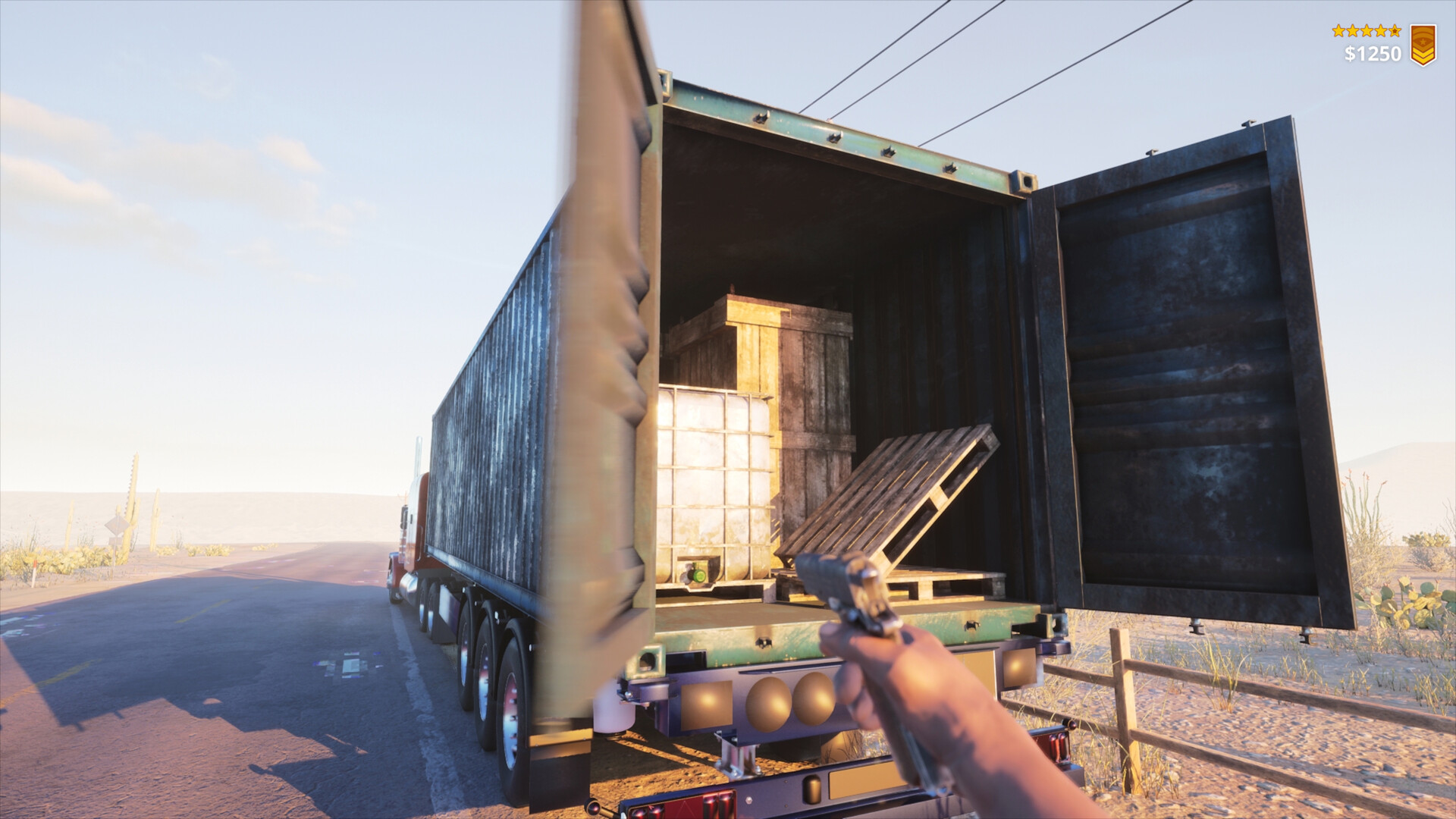This screenshot has width=1456, height=819.
Task: Click the first gold star
Action: 1338,31
